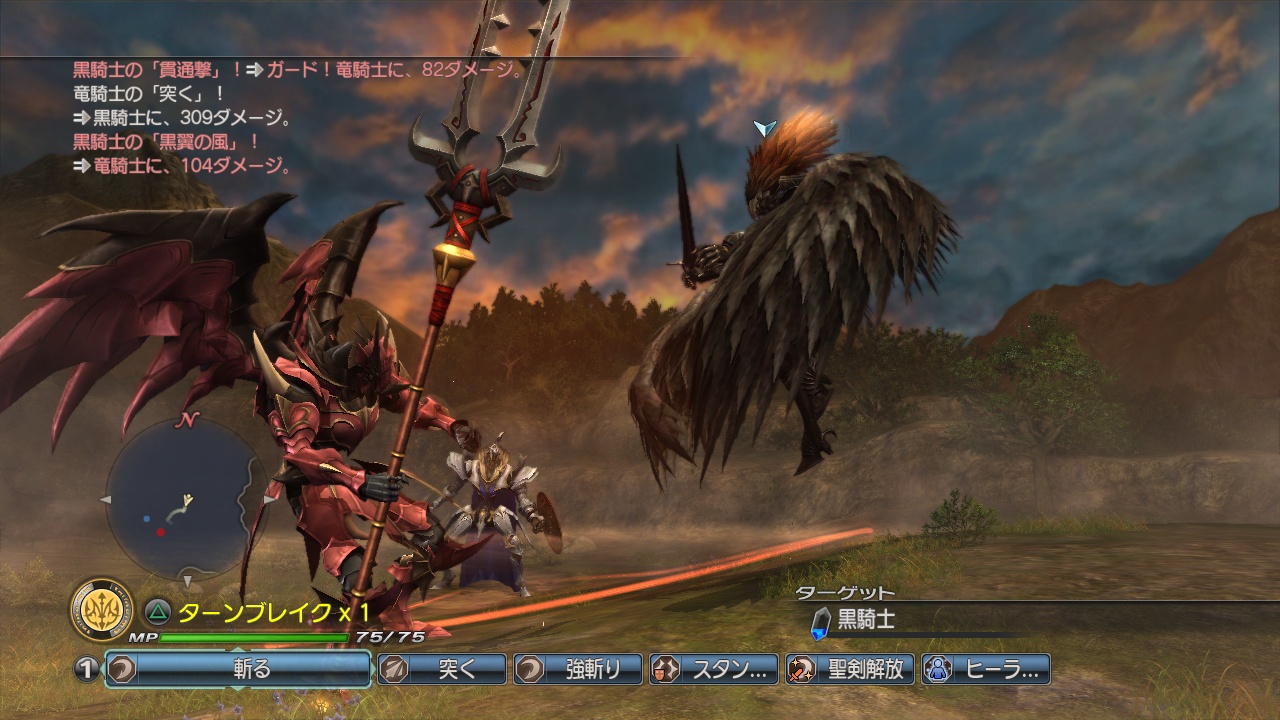Trigger the 聖剣解放 holy sword release
Viewport: 1280px width, 720px height.
tap(850, 669)
